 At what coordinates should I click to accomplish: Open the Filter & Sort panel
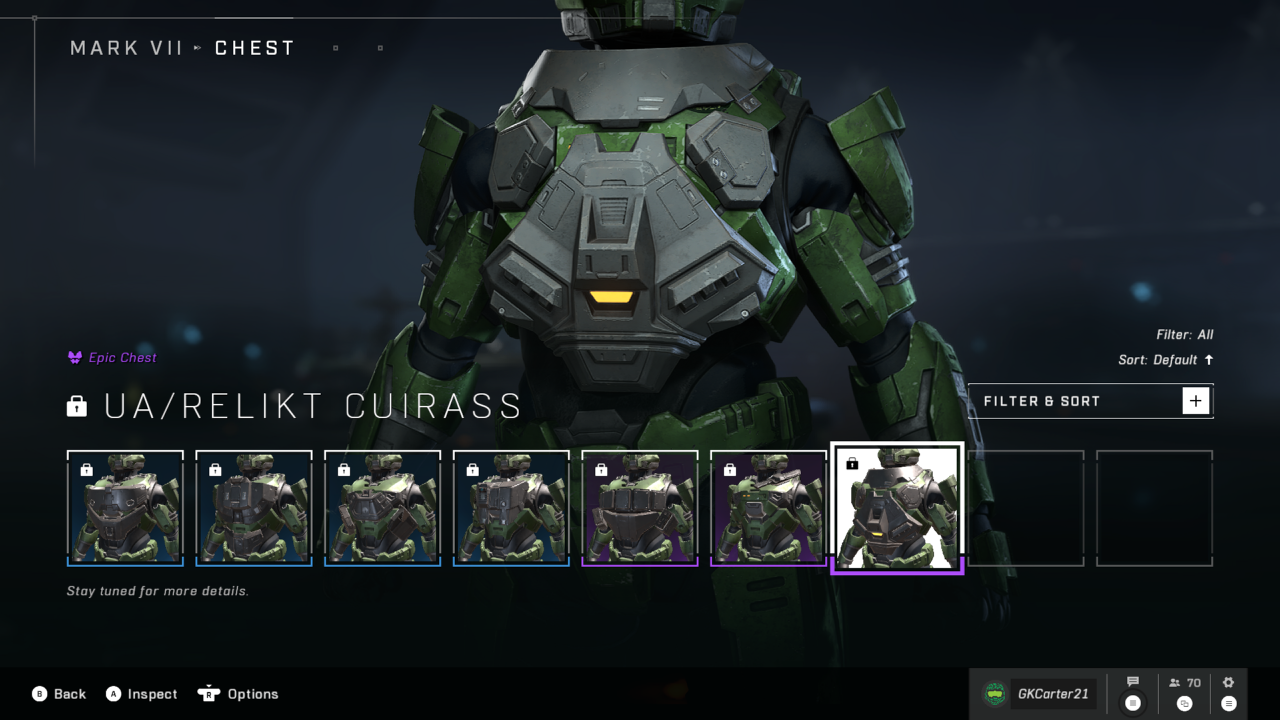[x=1090, y=401]
